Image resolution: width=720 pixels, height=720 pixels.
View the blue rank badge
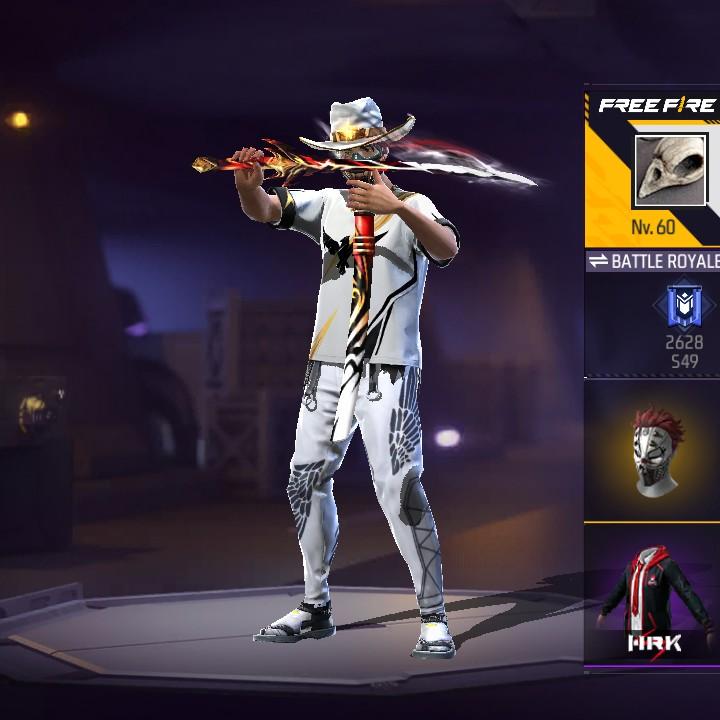click(x=684, y=307)
